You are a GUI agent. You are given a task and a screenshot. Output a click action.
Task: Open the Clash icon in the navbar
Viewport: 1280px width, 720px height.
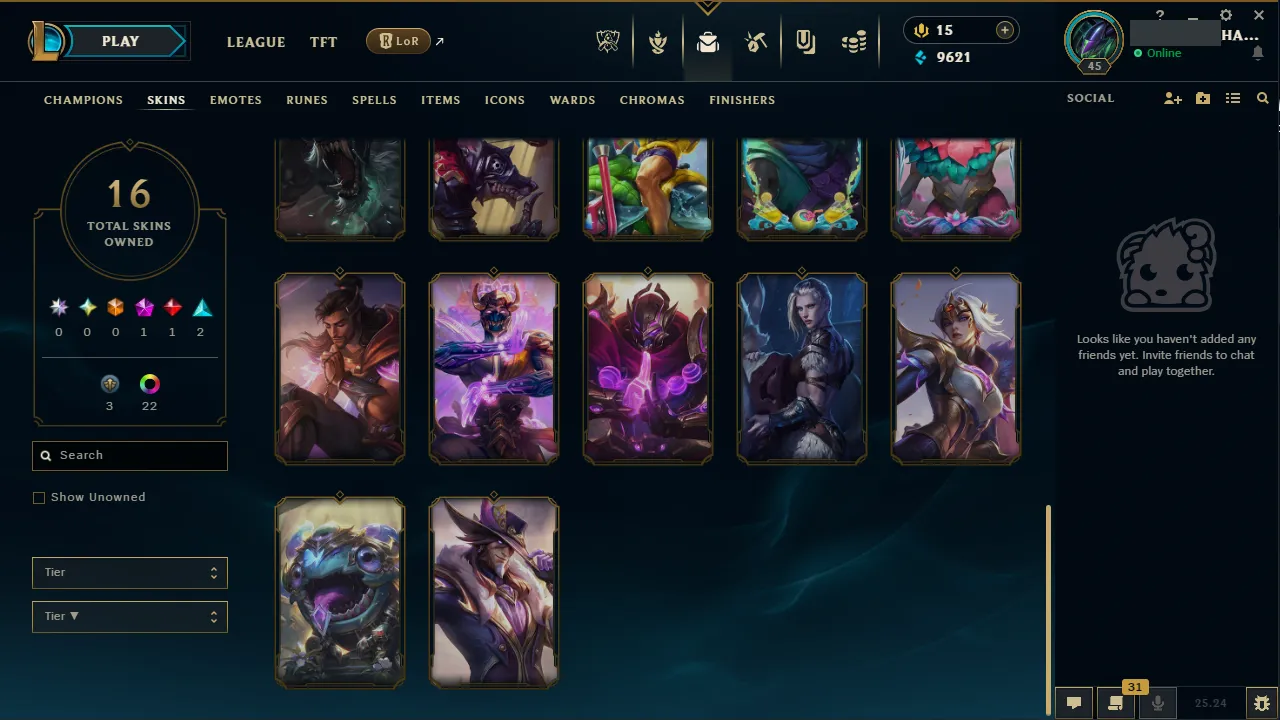pyautogui.click(x=658, y=41)
